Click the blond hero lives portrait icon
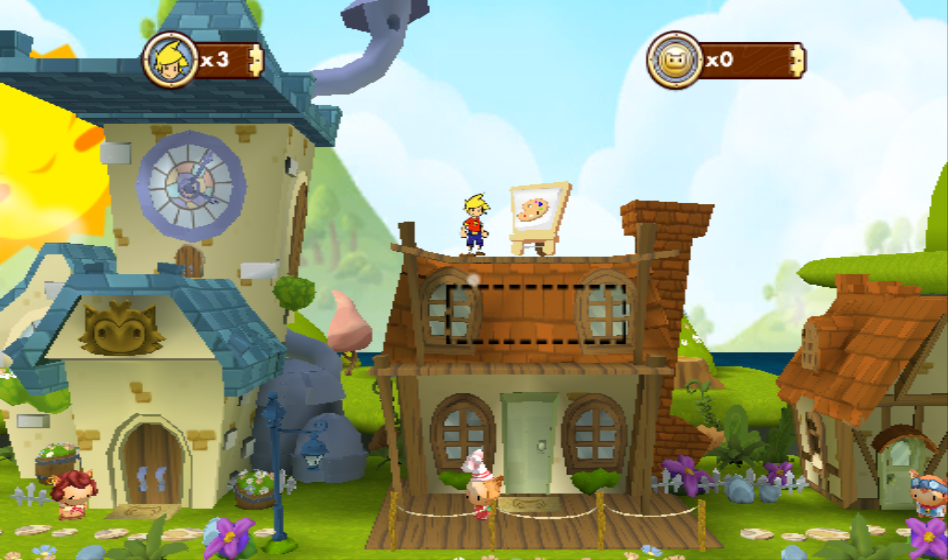This screenshot has height=560, width=948. click(x=169, y=60)
